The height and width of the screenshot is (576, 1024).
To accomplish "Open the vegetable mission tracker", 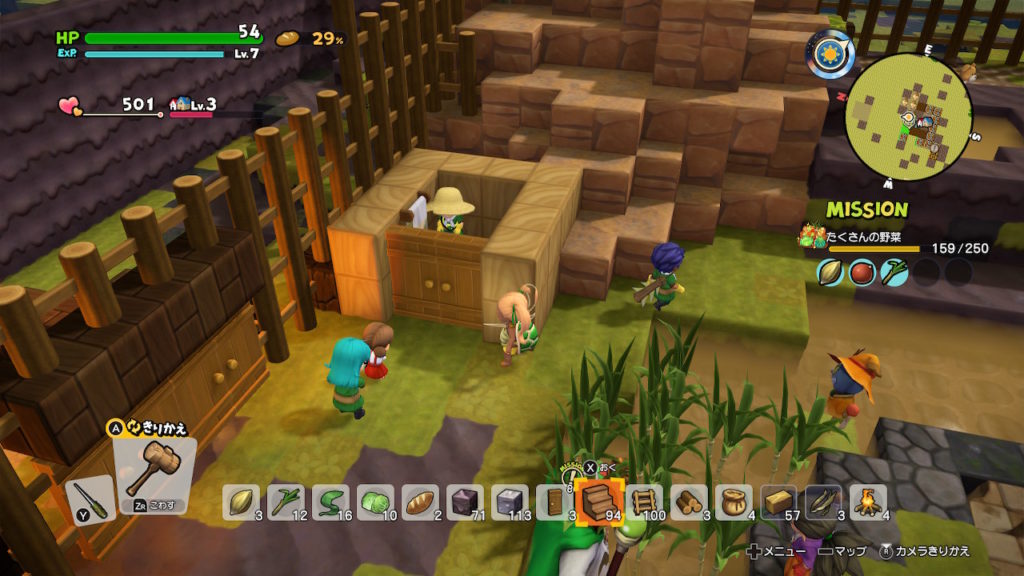I will click(880, 238).
